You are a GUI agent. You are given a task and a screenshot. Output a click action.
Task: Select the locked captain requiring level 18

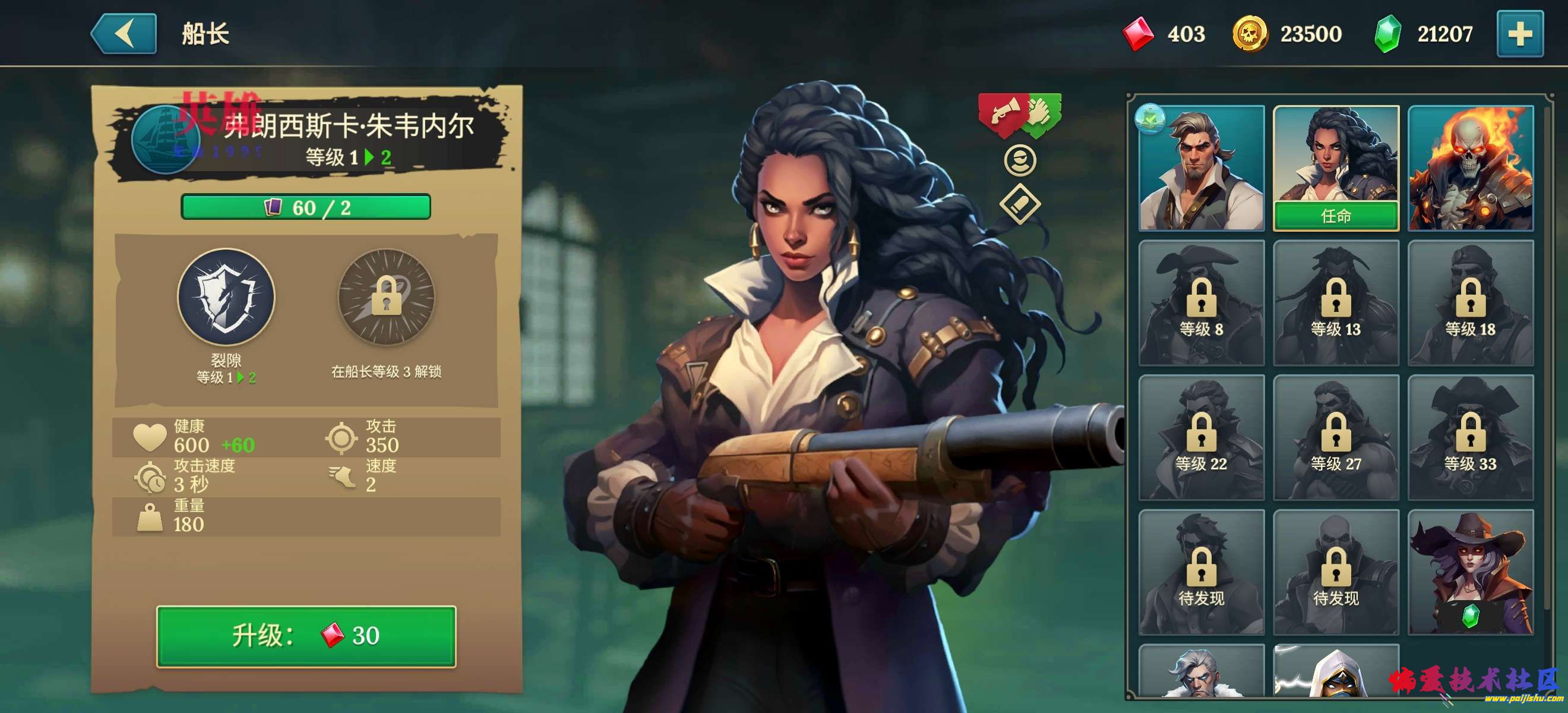[x=1470, y=302]
